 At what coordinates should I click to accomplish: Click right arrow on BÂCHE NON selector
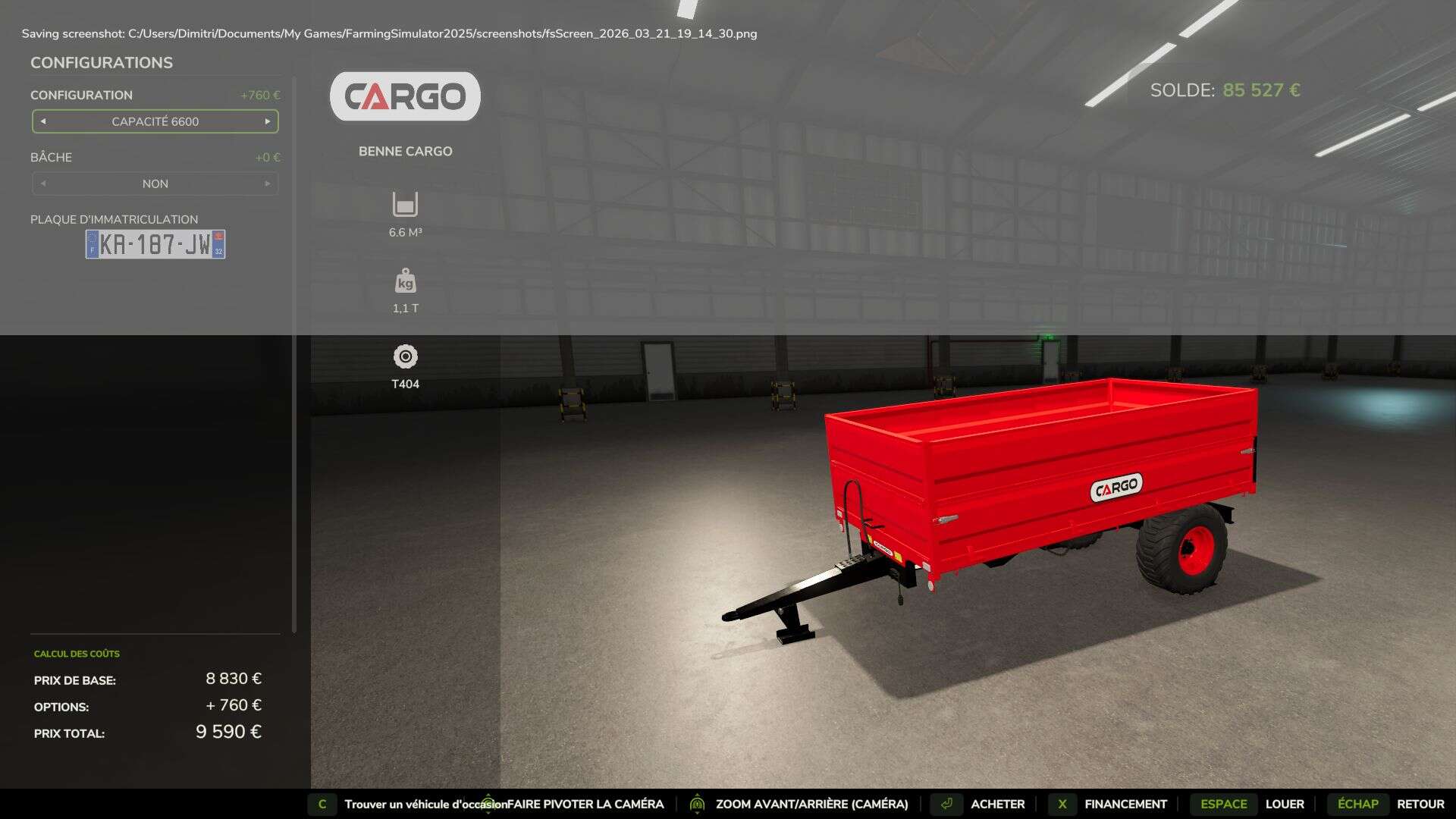tap(267, 183)
